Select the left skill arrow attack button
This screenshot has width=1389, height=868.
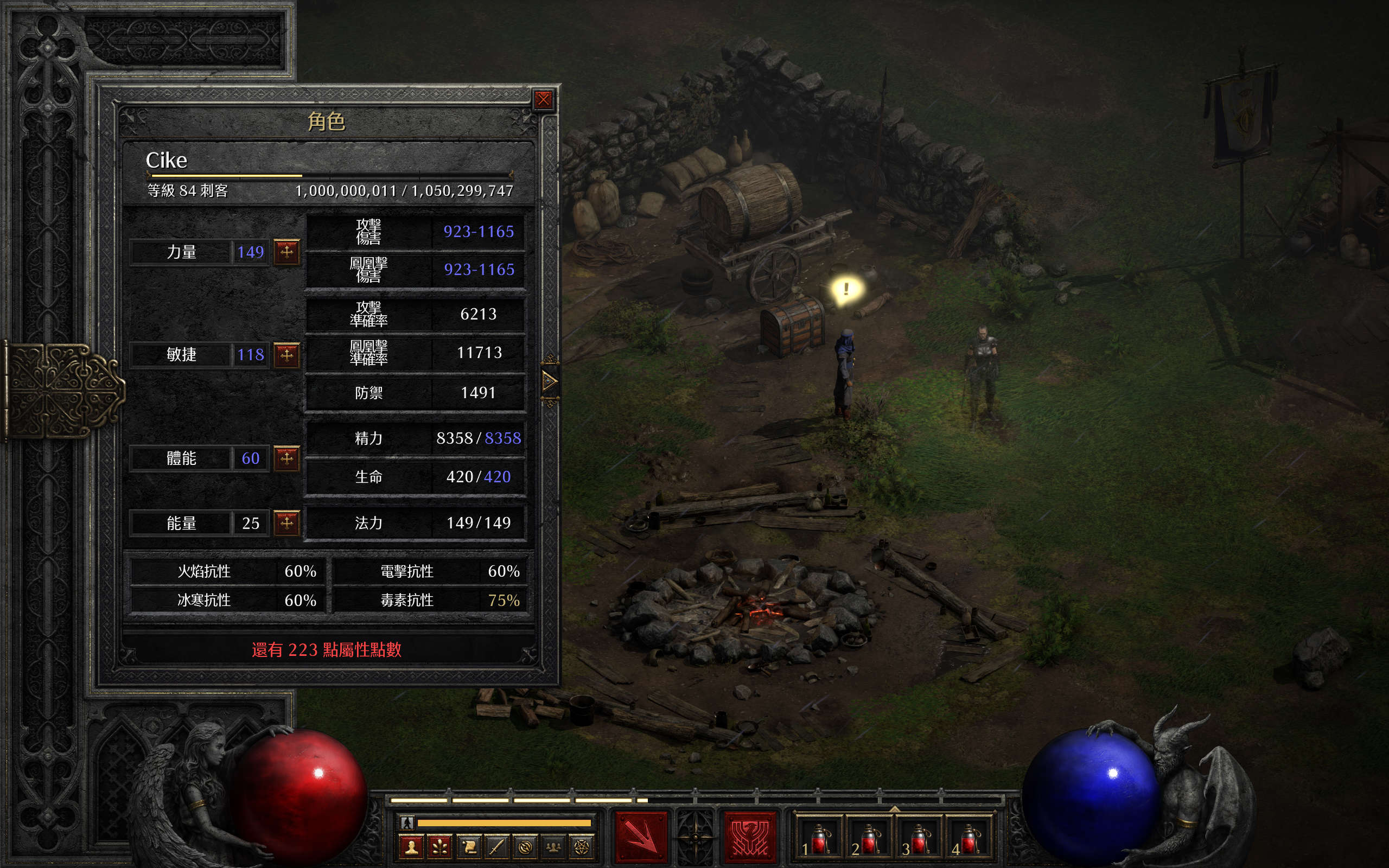(x=641, y=838)
